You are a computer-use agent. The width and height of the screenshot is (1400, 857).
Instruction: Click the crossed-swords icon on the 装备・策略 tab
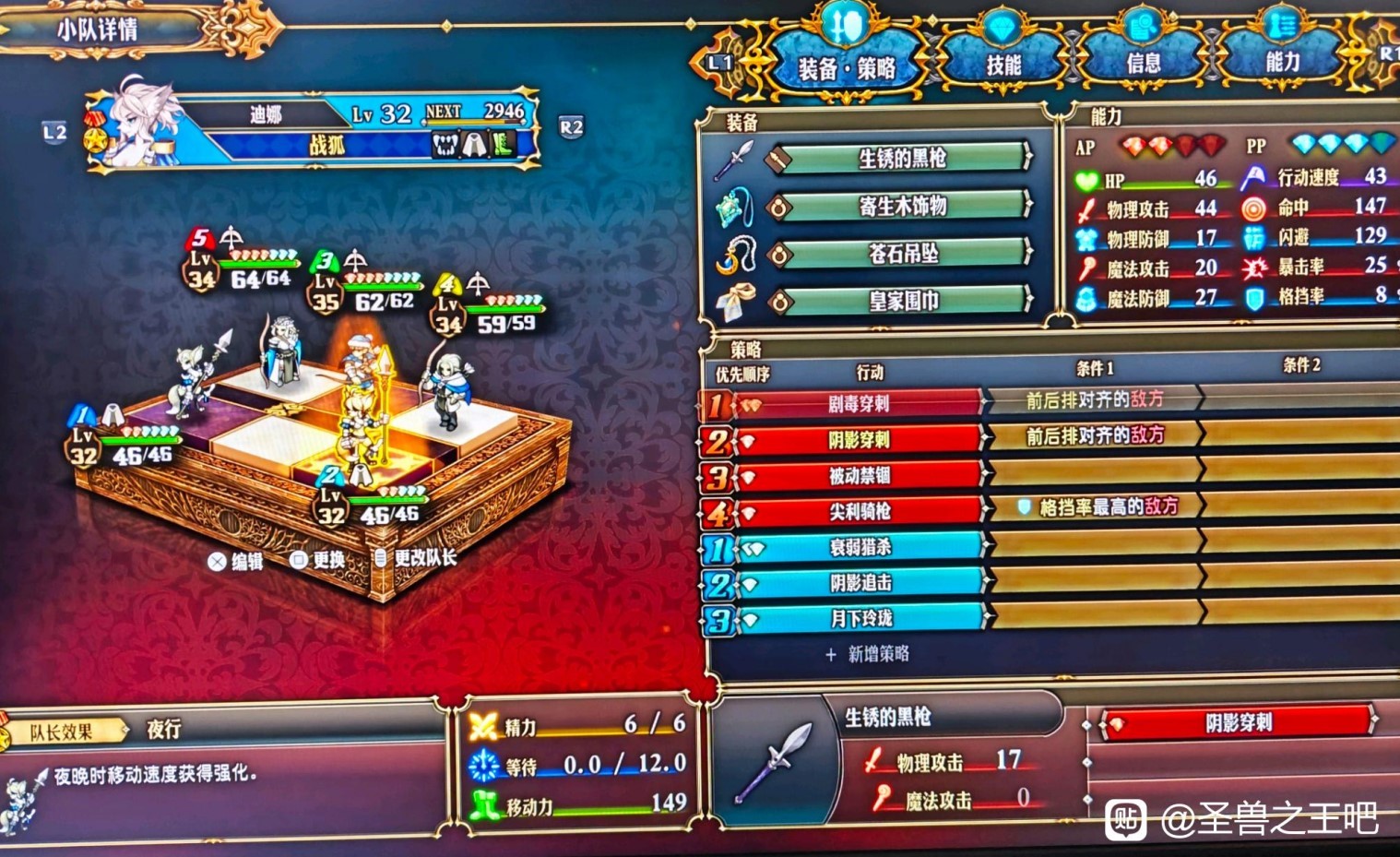tap(841, 25)
